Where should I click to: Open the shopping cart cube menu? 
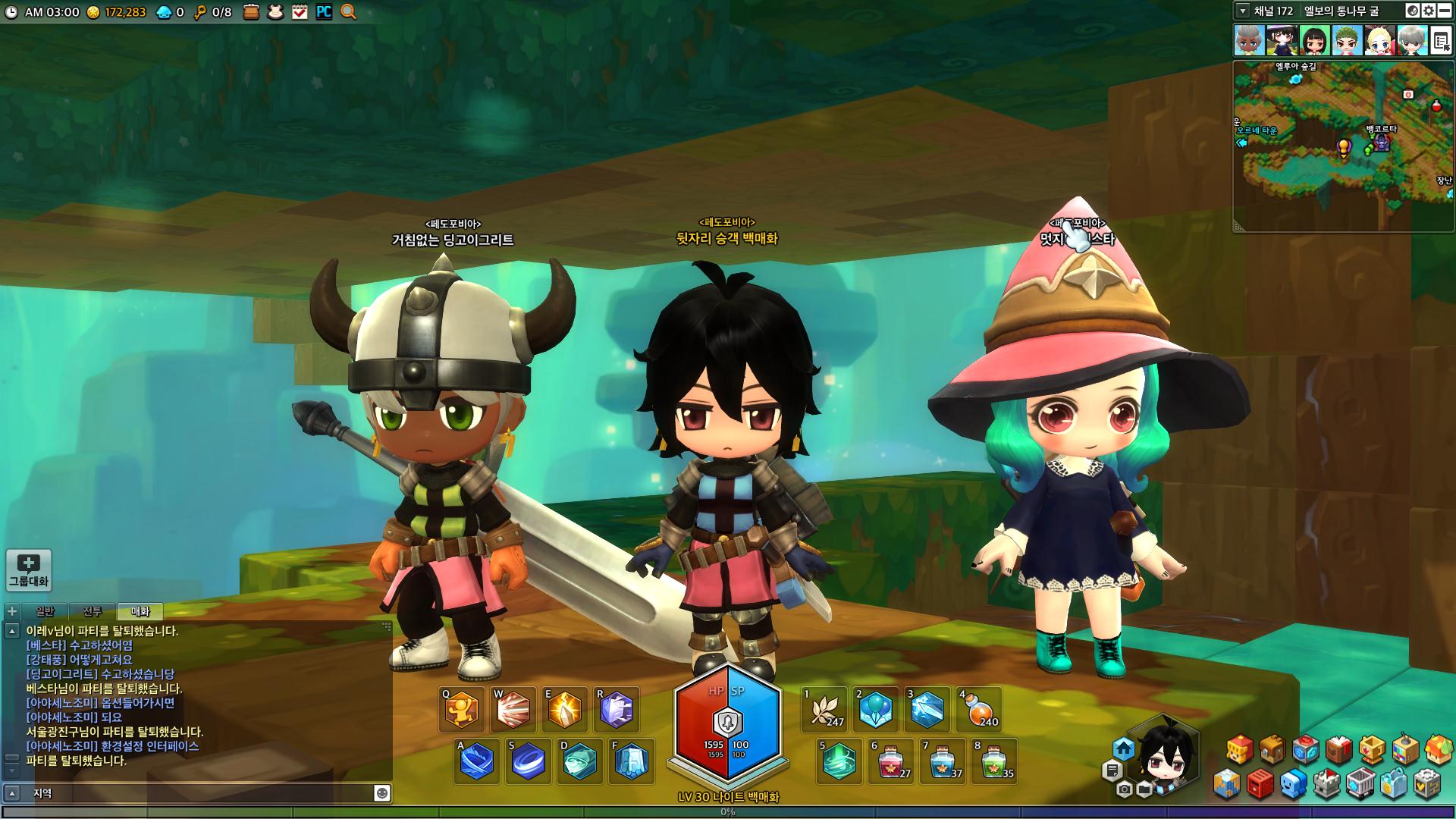(1360, 784)
